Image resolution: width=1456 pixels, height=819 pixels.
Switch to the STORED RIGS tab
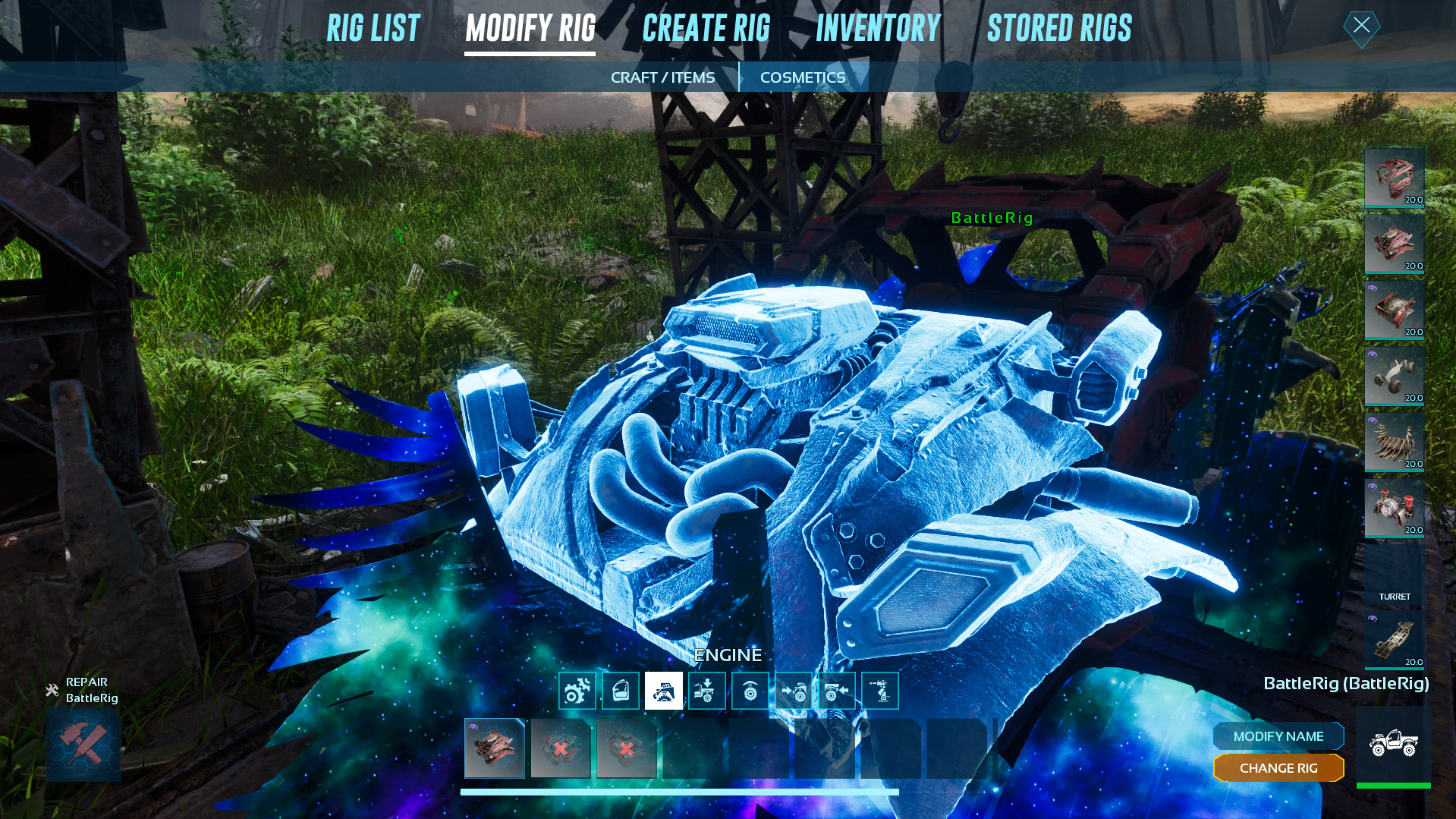click(1059, 28)
